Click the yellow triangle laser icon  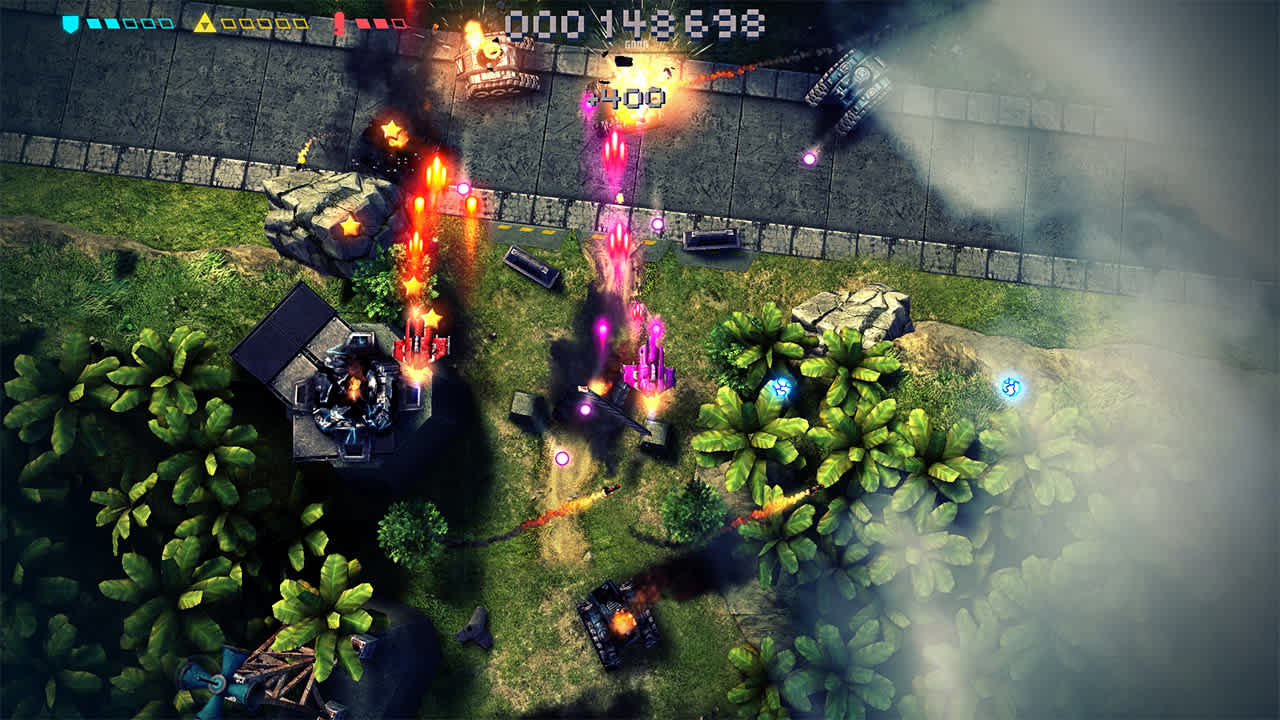pos(205,22)
